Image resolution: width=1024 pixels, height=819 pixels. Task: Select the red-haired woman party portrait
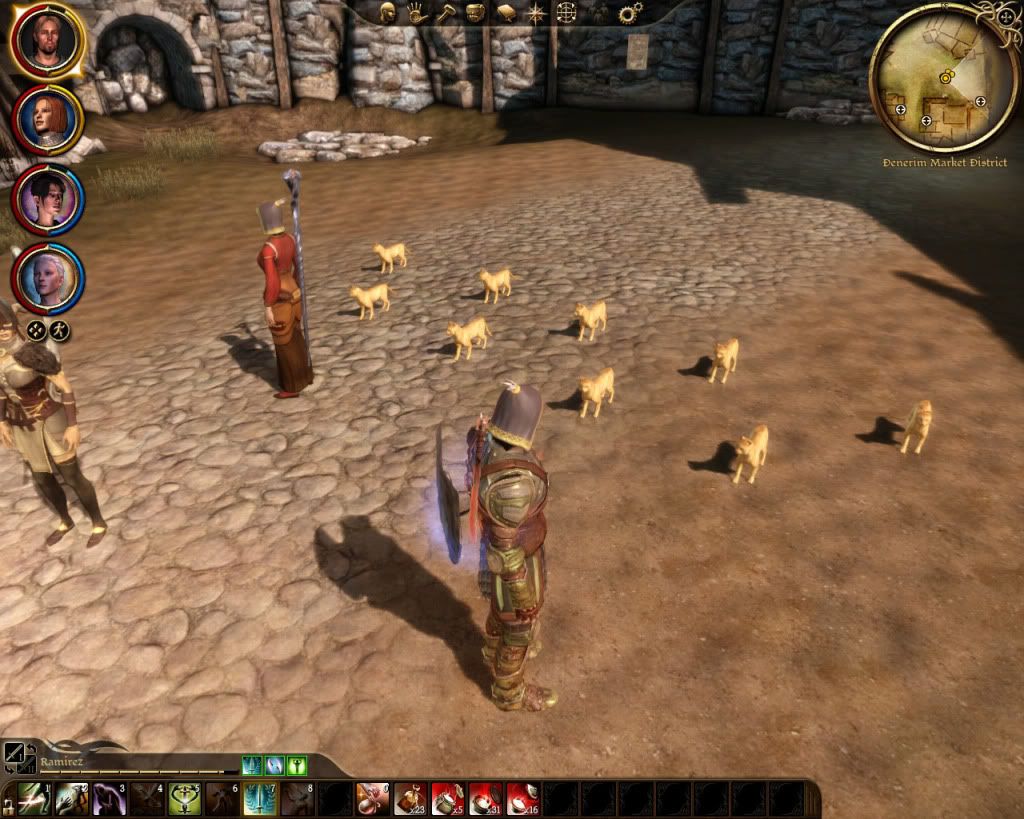pyautogui.click(x=47, y=120)
